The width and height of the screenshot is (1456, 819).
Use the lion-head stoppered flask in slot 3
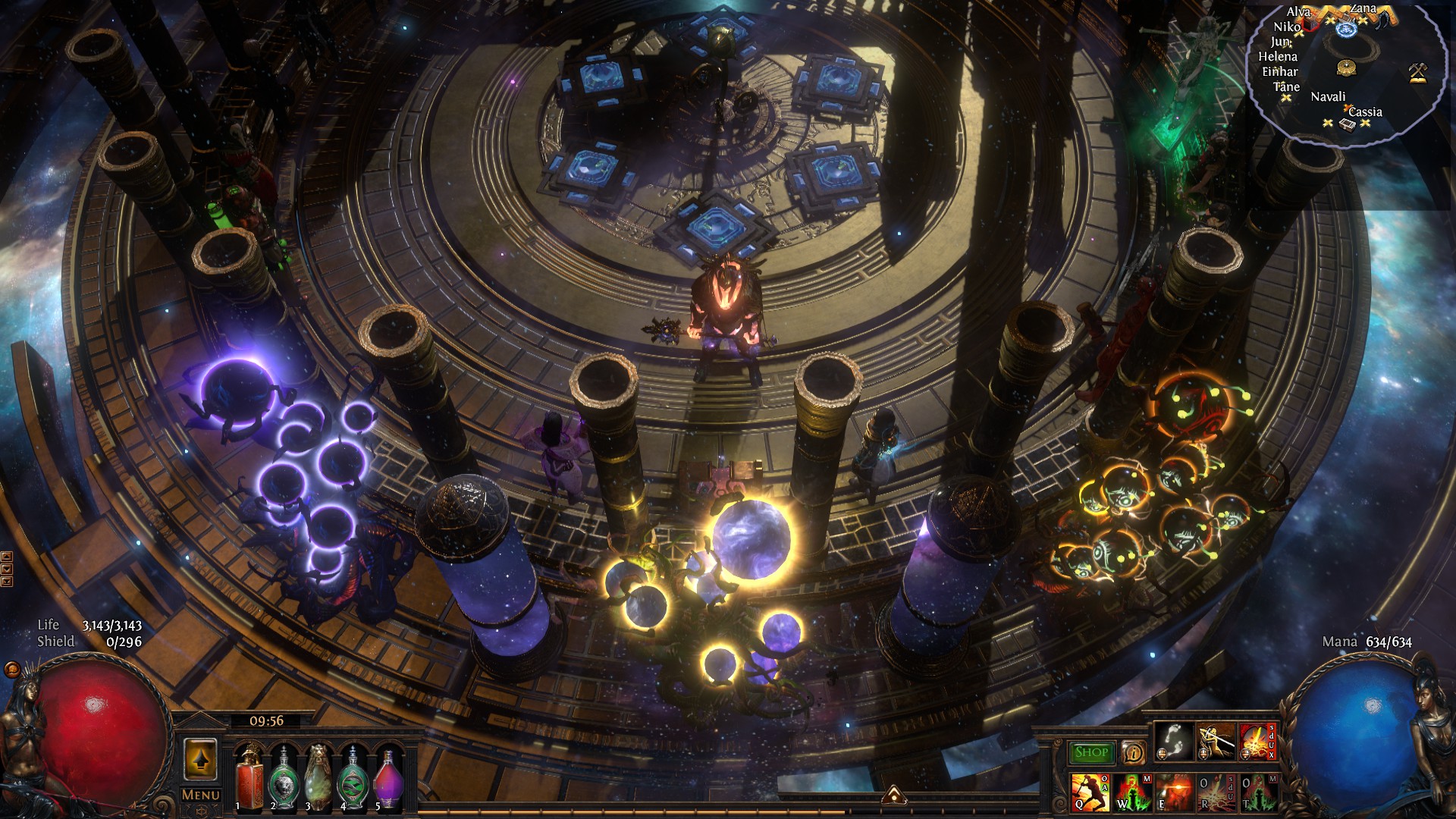pos(318,777)
